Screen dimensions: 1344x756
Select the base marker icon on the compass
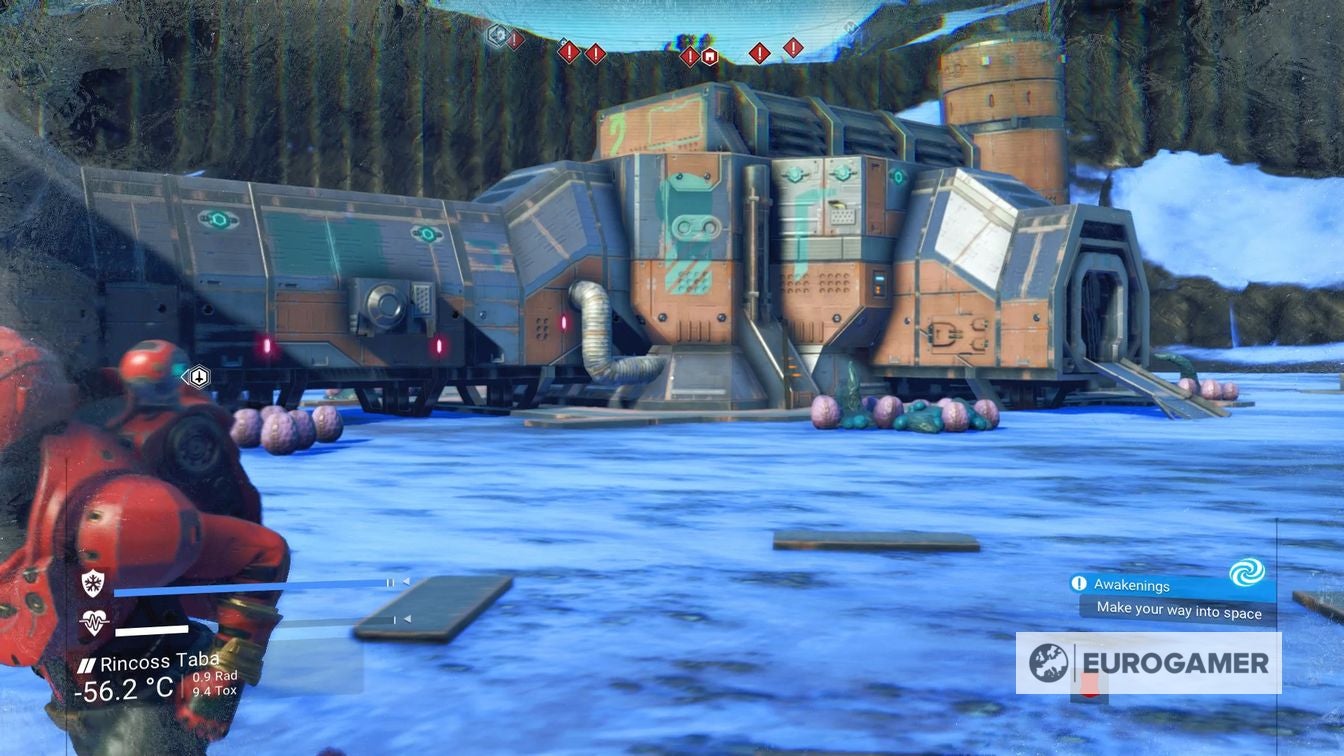point(709,56)
